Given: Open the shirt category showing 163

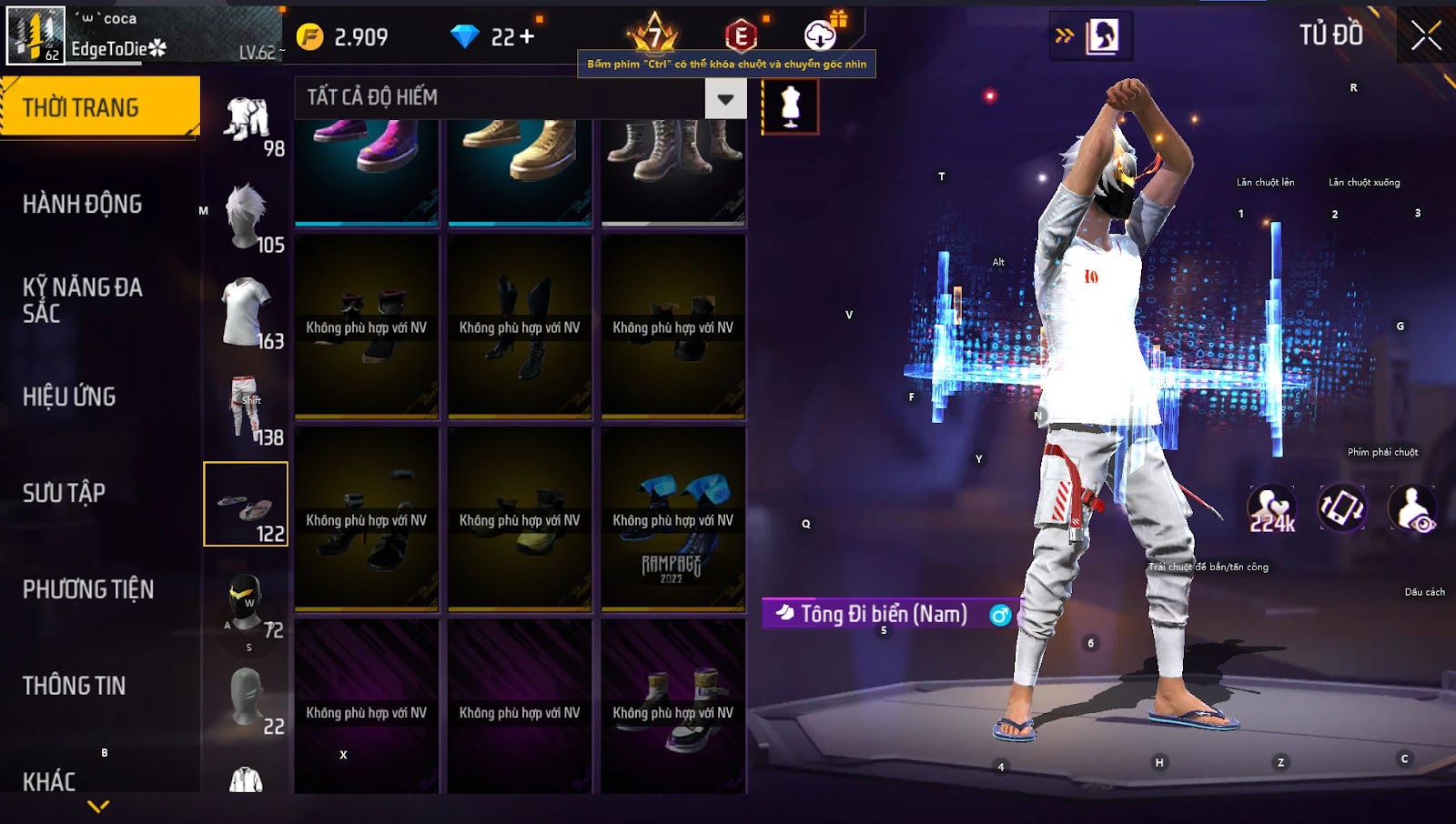Looking at the screenshot, I should point(248,313).
